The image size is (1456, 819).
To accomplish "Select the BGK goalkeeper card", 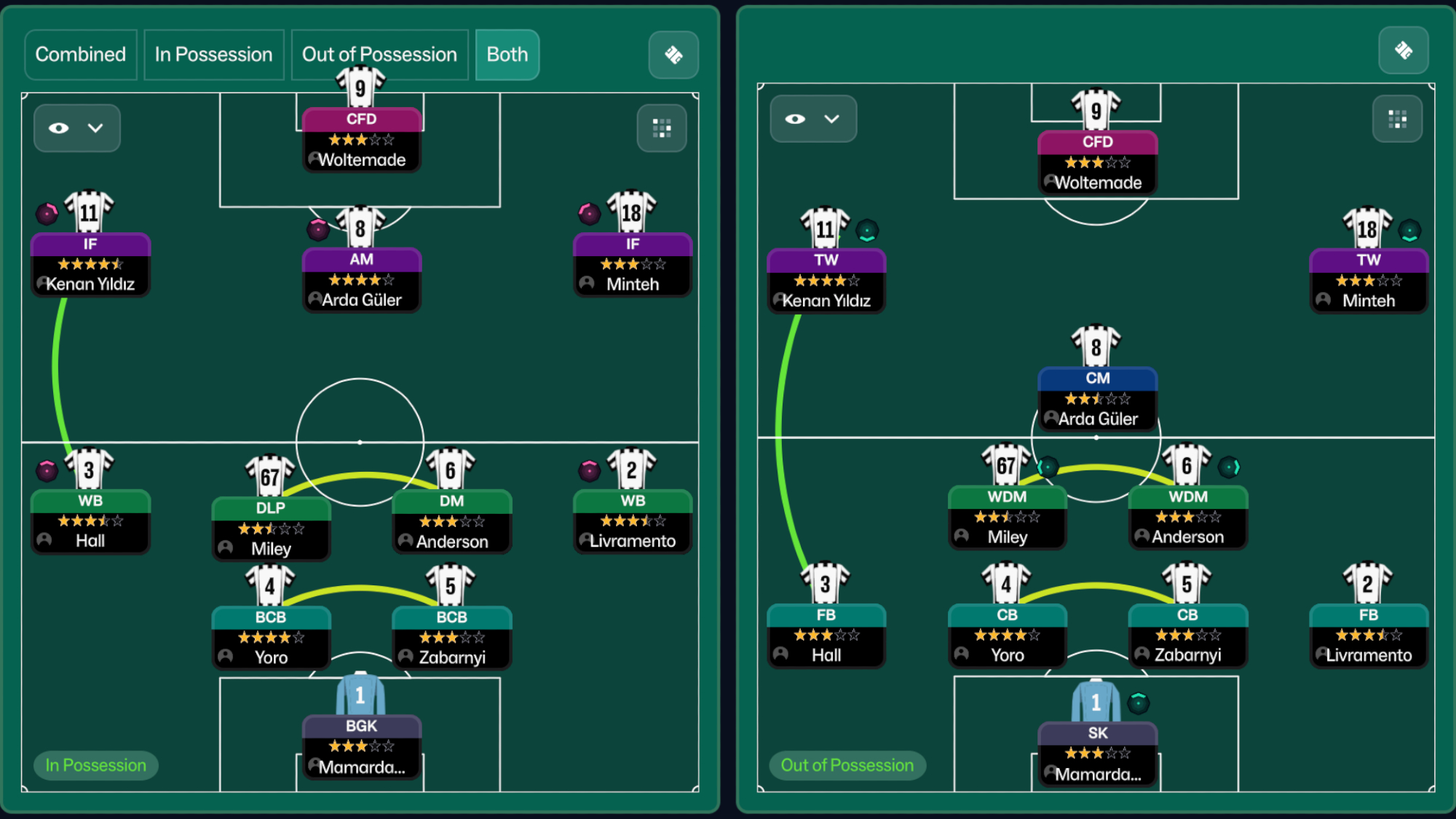I will point(361,746).
